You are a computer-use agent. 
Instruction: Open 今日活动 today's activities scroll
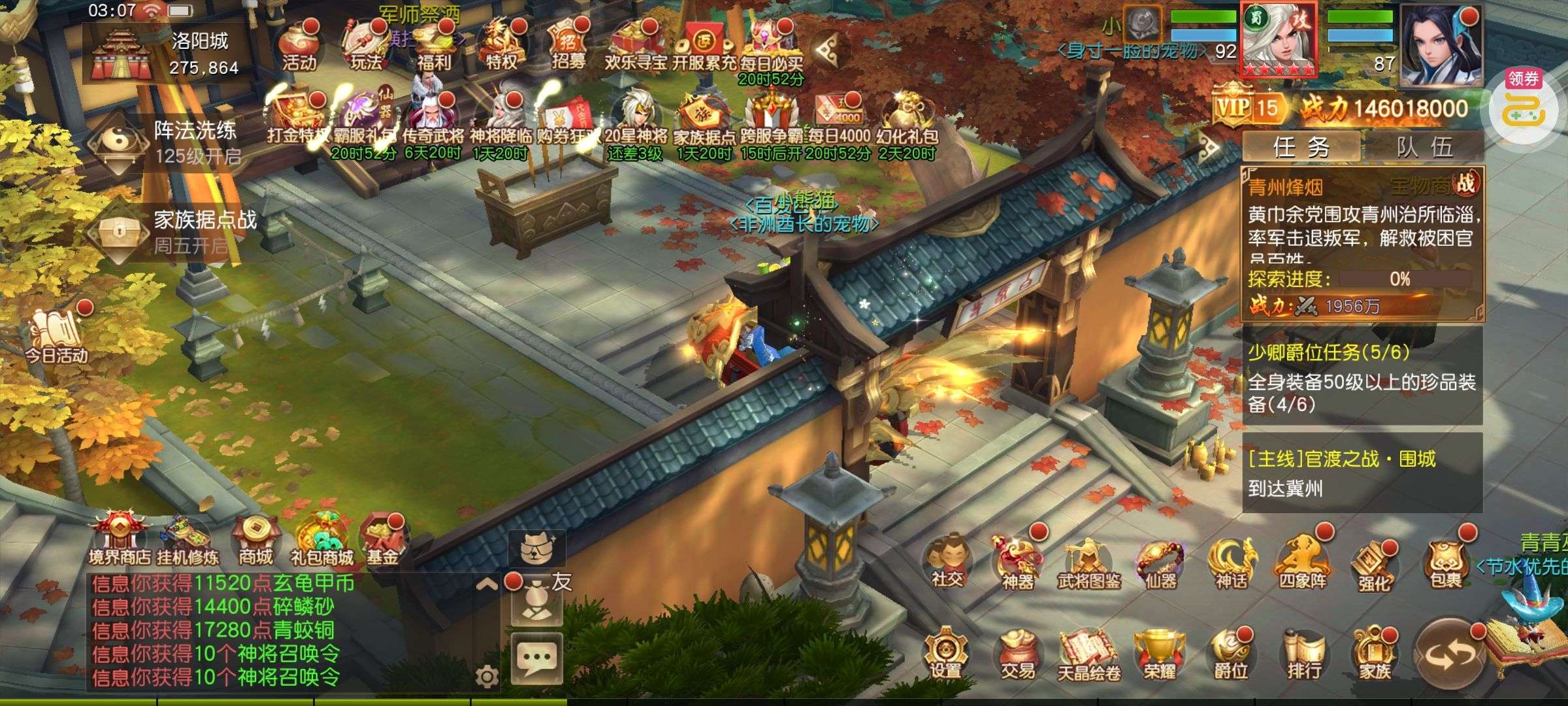(56, 337)
